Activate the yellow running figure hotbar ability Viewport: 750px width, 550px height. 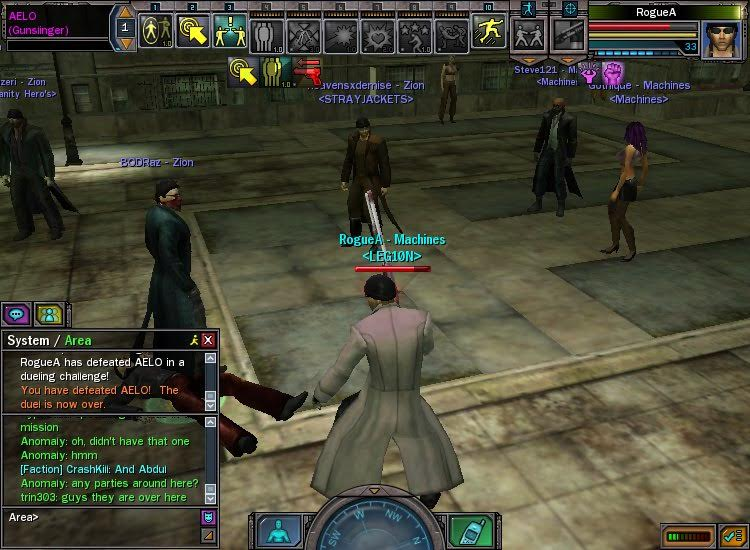490,31
